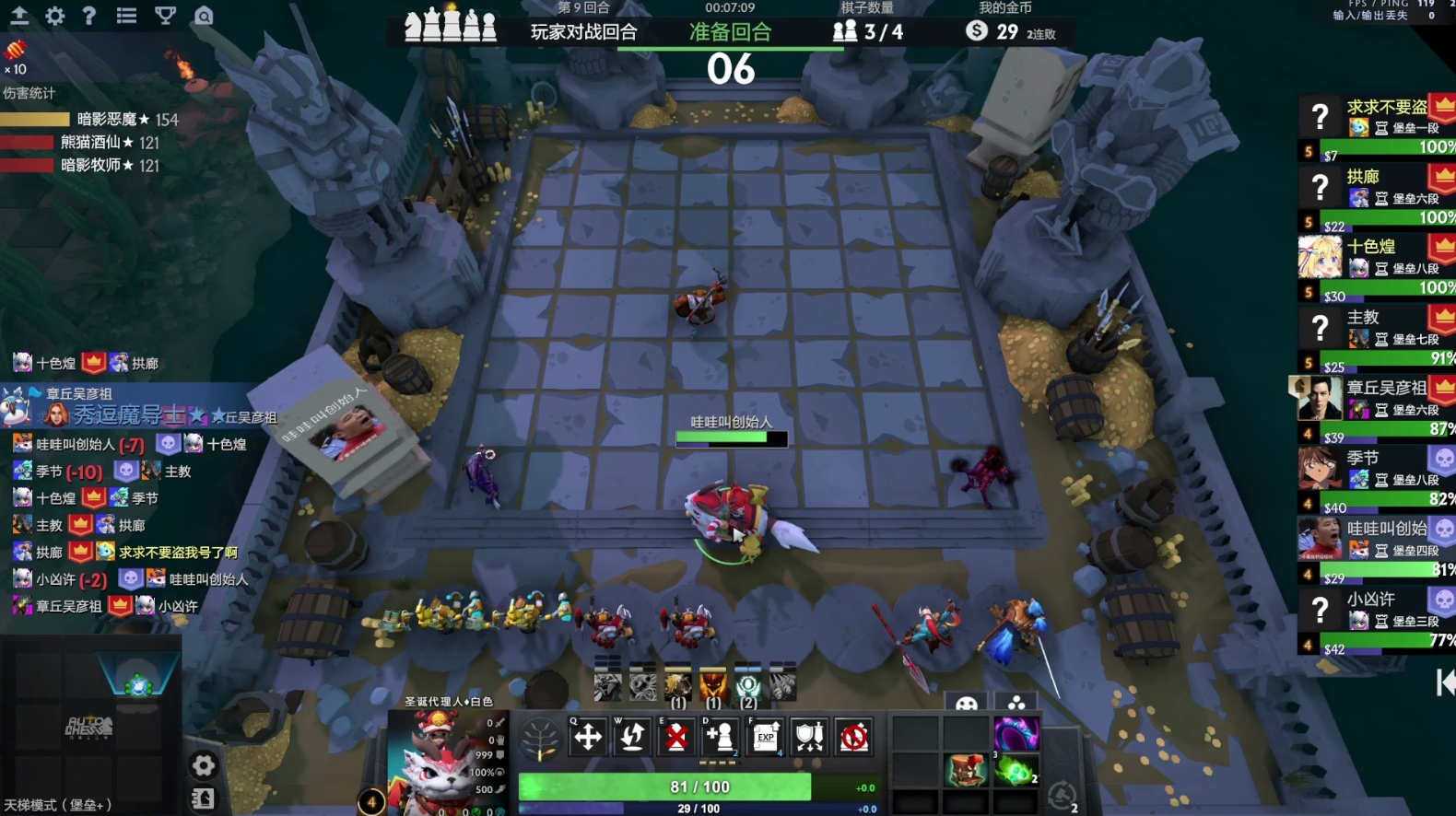Buy experience with the EXP ability
The image size is (1456, 816).
(766, 737)
